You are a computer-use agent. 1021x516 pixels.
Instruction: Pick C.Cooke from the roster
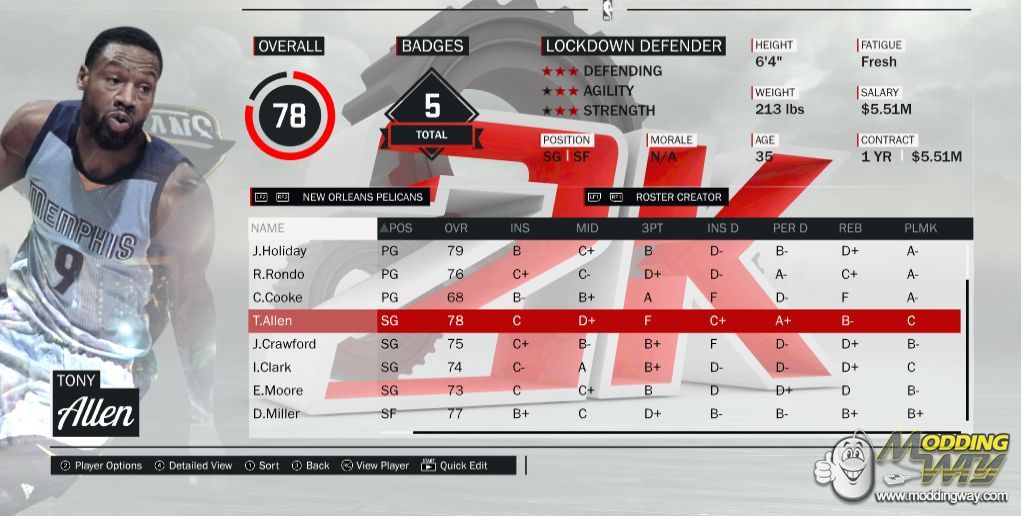[277, 297]
